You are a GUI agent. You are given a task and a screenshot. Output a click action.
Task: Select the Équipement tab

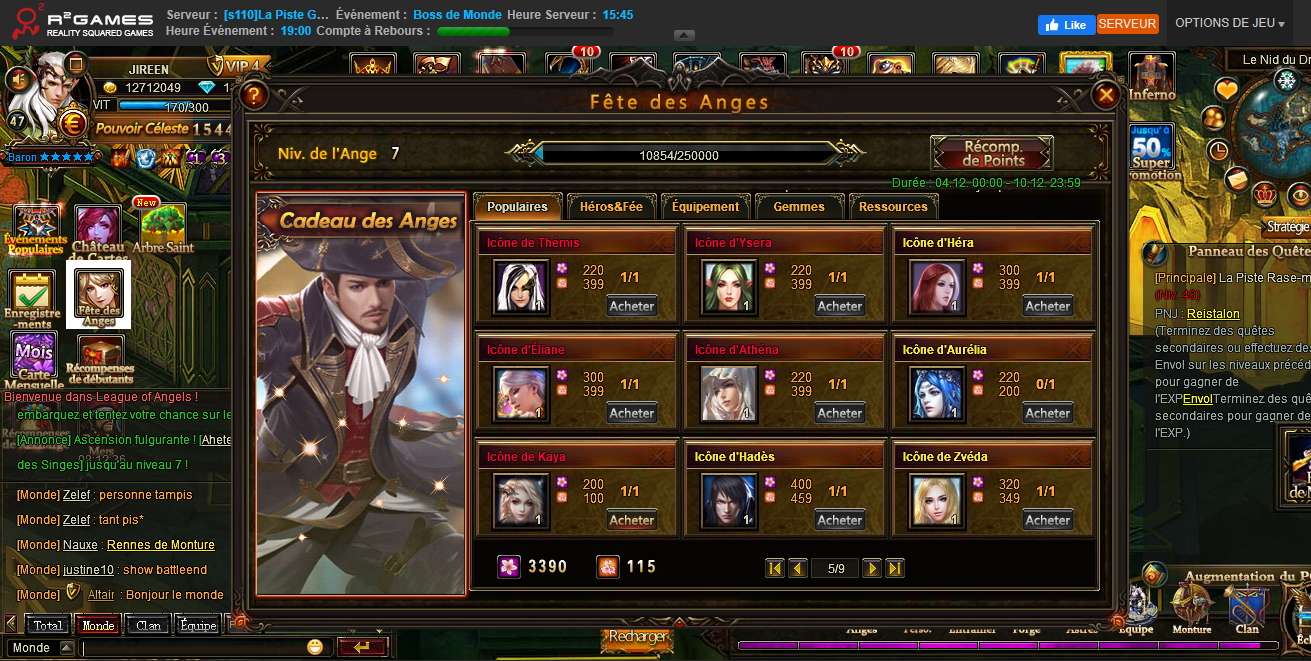[705, 207]
